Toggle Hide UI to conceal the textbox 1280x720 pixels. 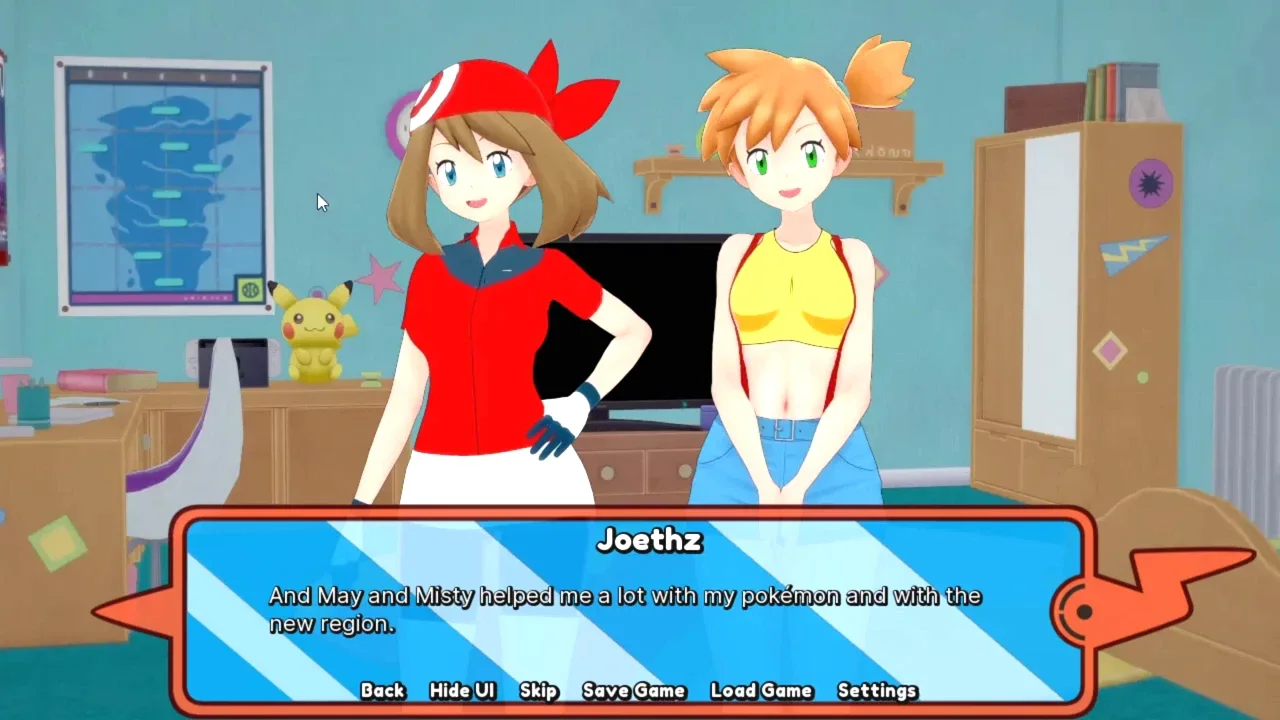pyautogui.click(x=461, y=690)
